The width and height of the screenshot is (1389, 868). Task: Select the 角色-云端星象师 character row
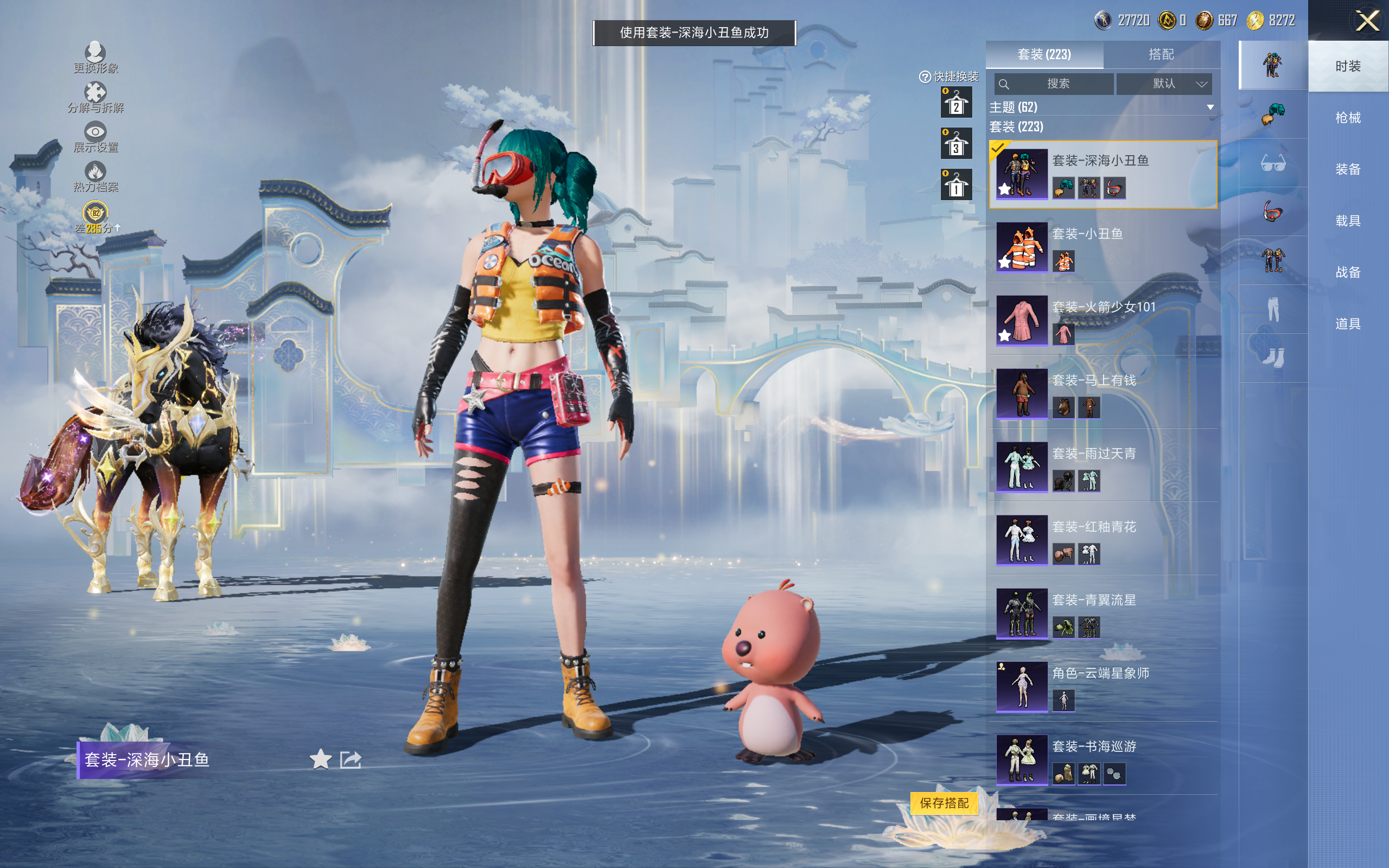(1102, 687)
